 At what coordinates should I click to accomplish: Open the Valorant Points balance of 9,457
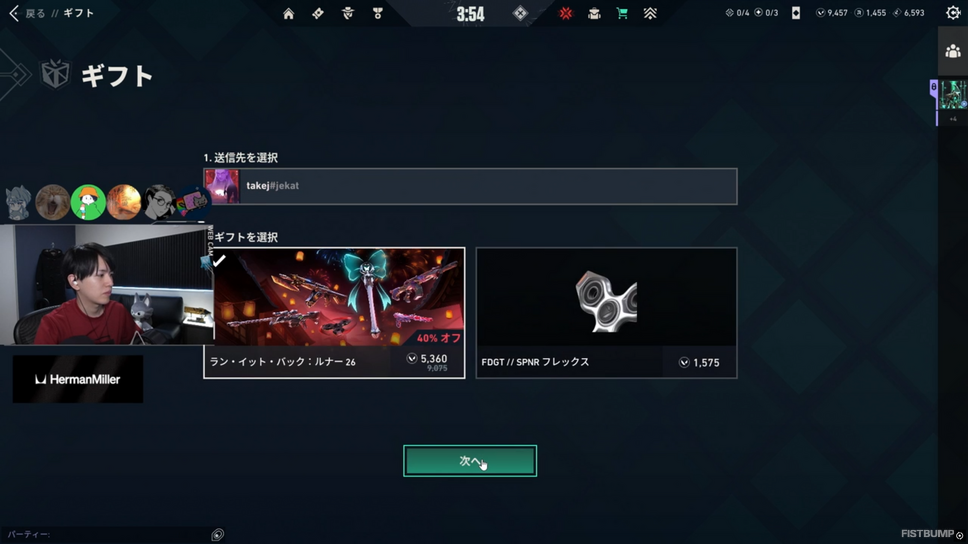tap(831, 13)
